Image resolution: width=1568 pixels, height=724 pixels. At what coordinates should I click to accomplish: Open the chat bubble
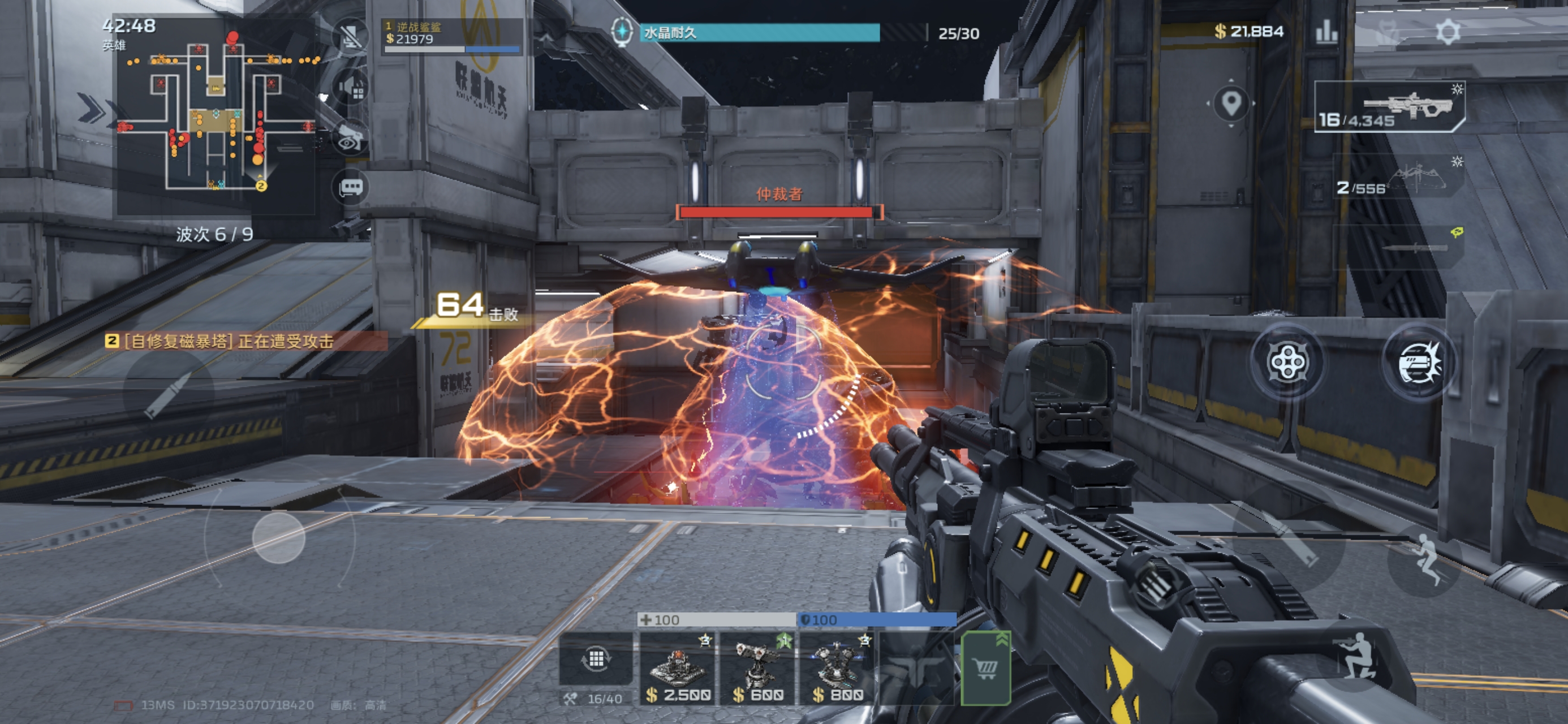pos(351,187)
